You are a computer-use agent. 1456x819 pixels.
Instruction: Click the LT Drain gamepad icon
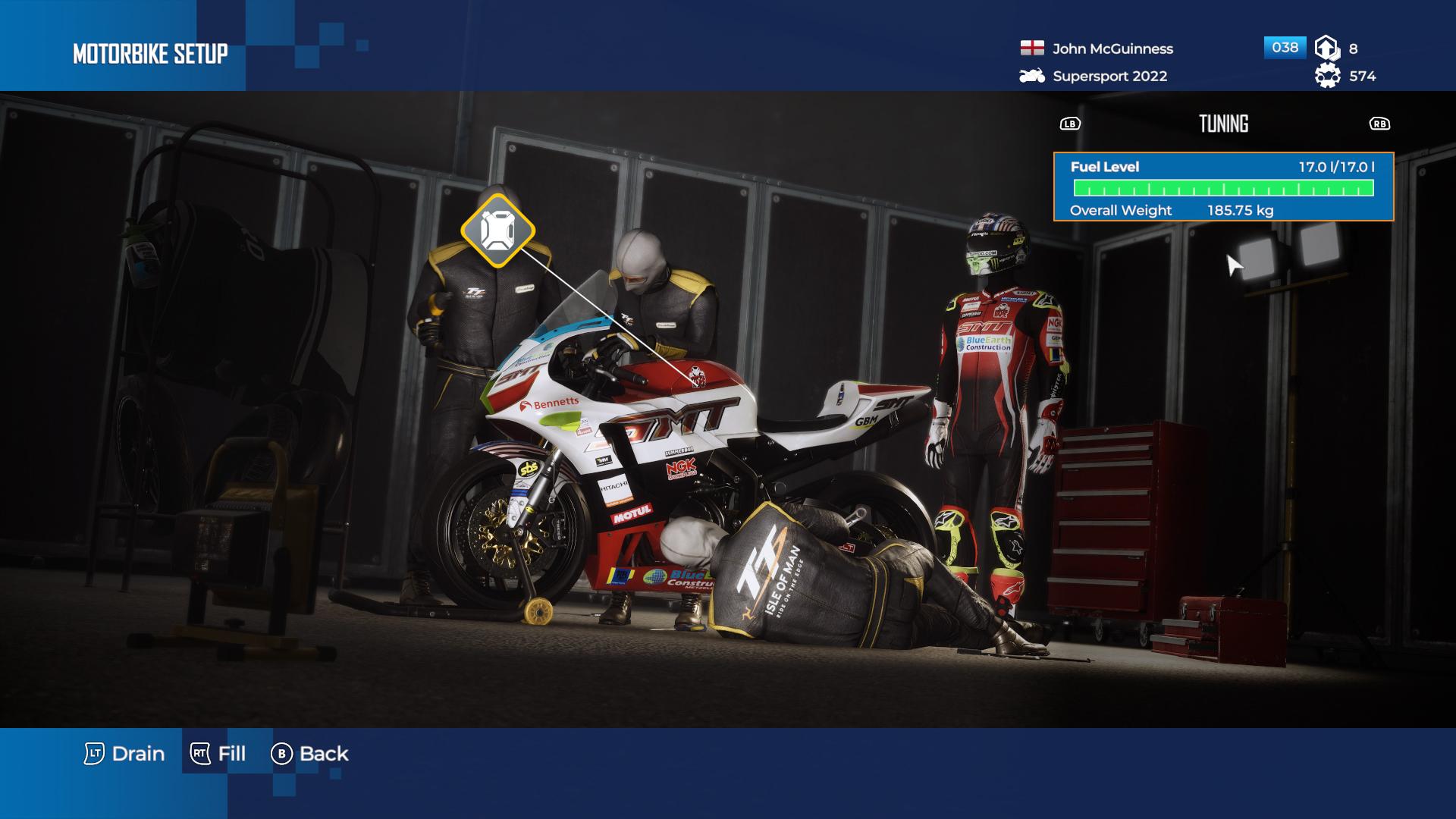tap(94, 754)
